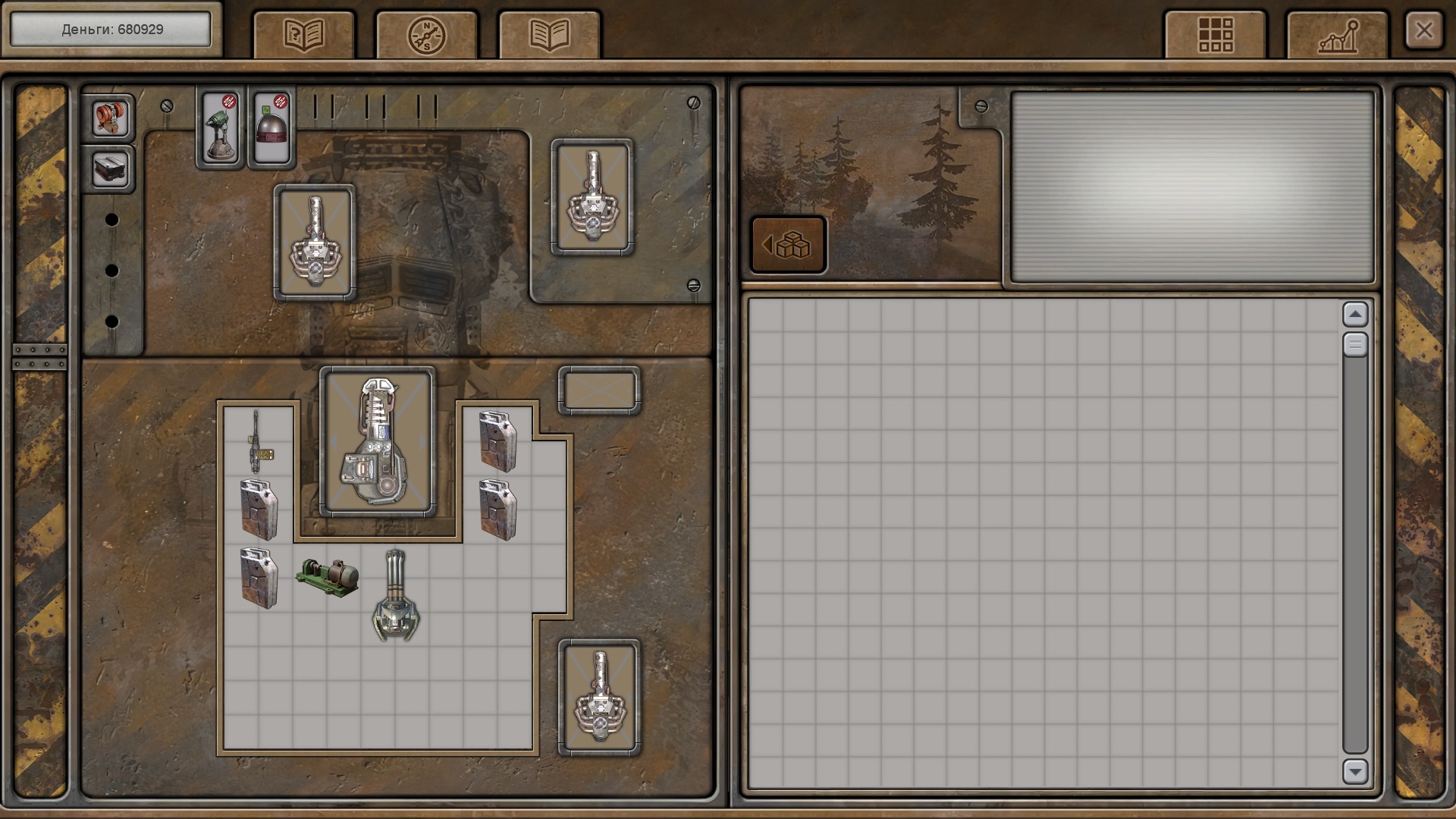Toggle the cargo boxes arrow button

[x=788, y=245]
